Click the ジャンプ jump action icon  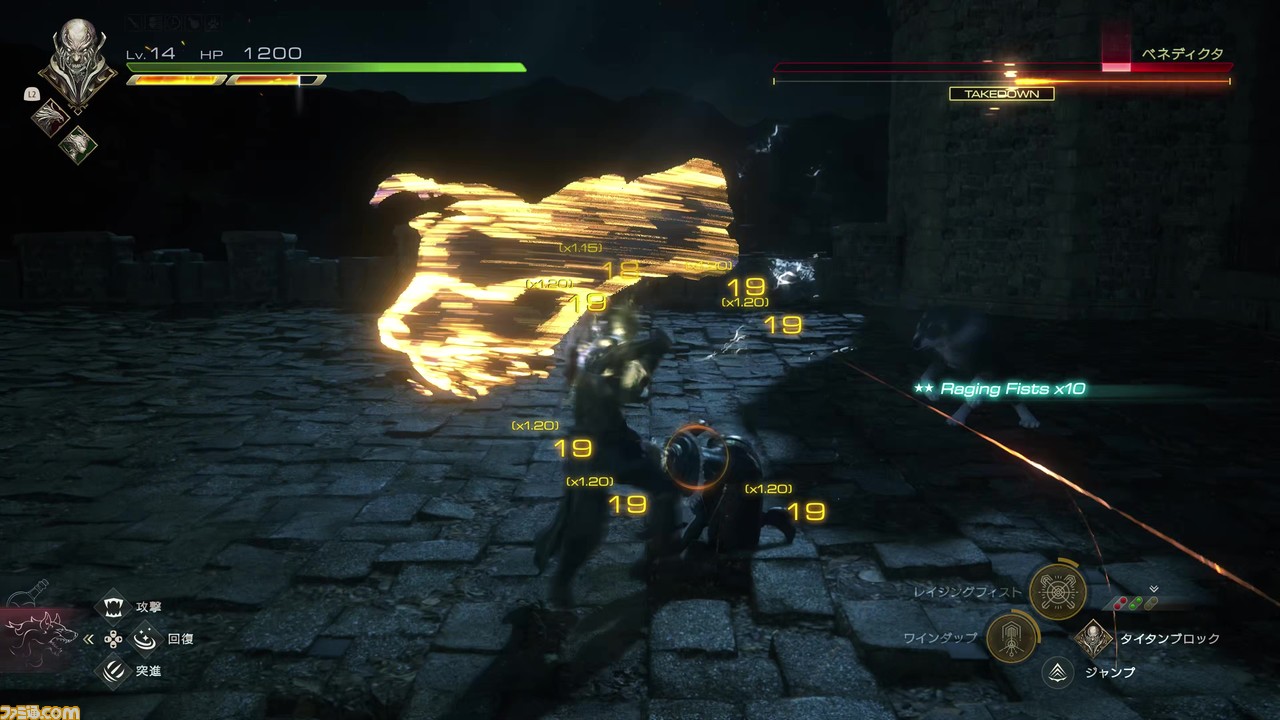point(1057,672)
